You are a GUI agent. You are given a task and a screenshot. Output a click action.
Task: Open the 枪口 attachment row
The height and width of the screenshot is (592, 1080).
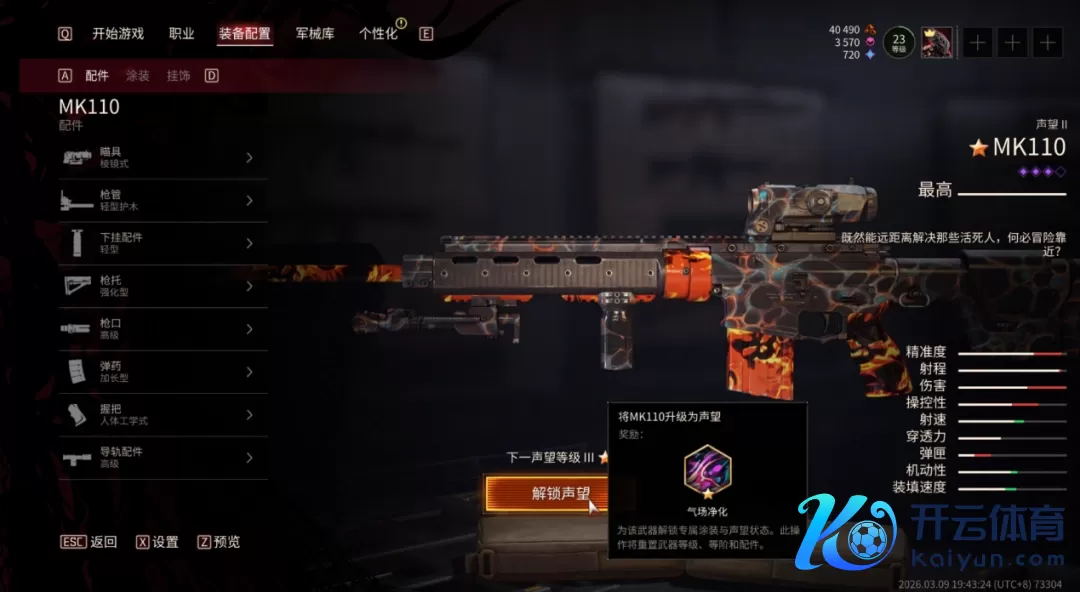point(162,330)
